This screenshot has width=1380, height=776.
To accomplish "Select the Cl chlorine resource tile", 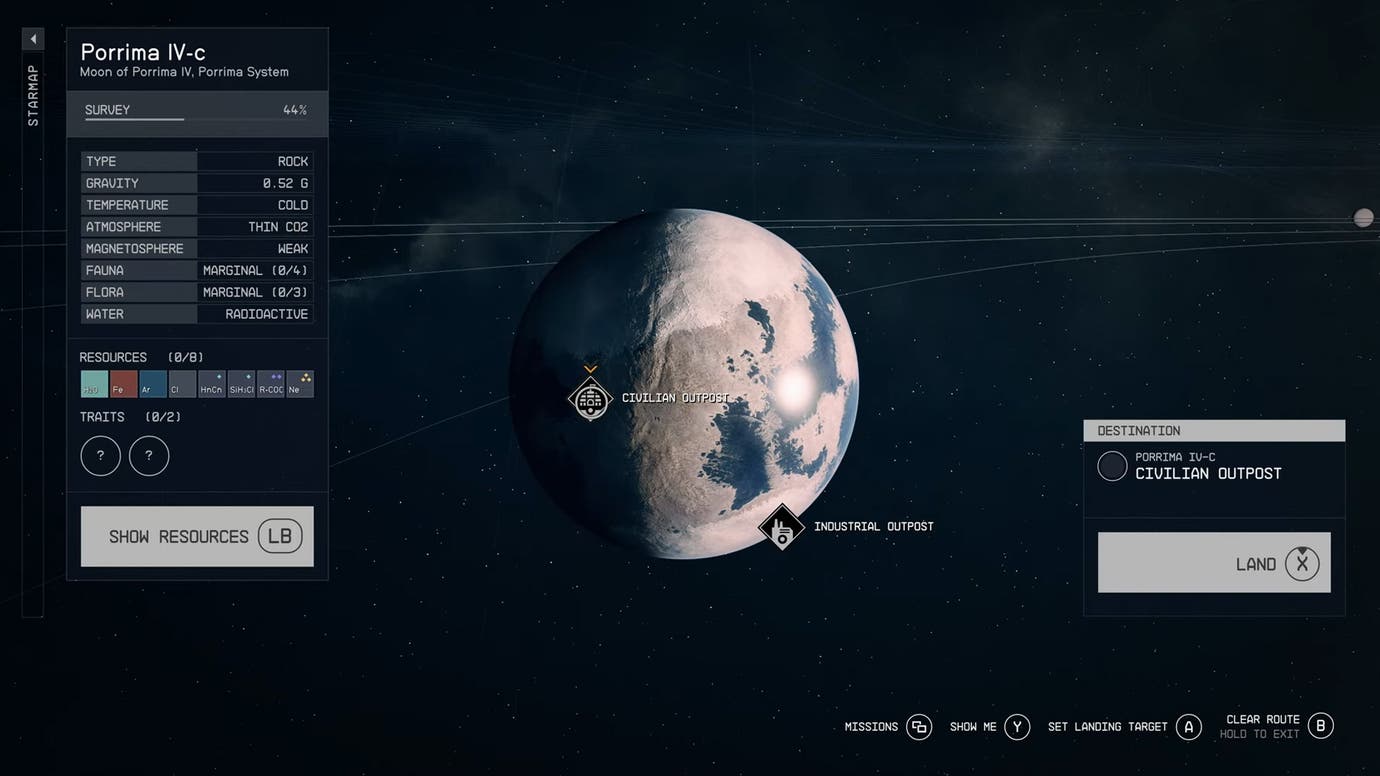I will tap(182, 384).
